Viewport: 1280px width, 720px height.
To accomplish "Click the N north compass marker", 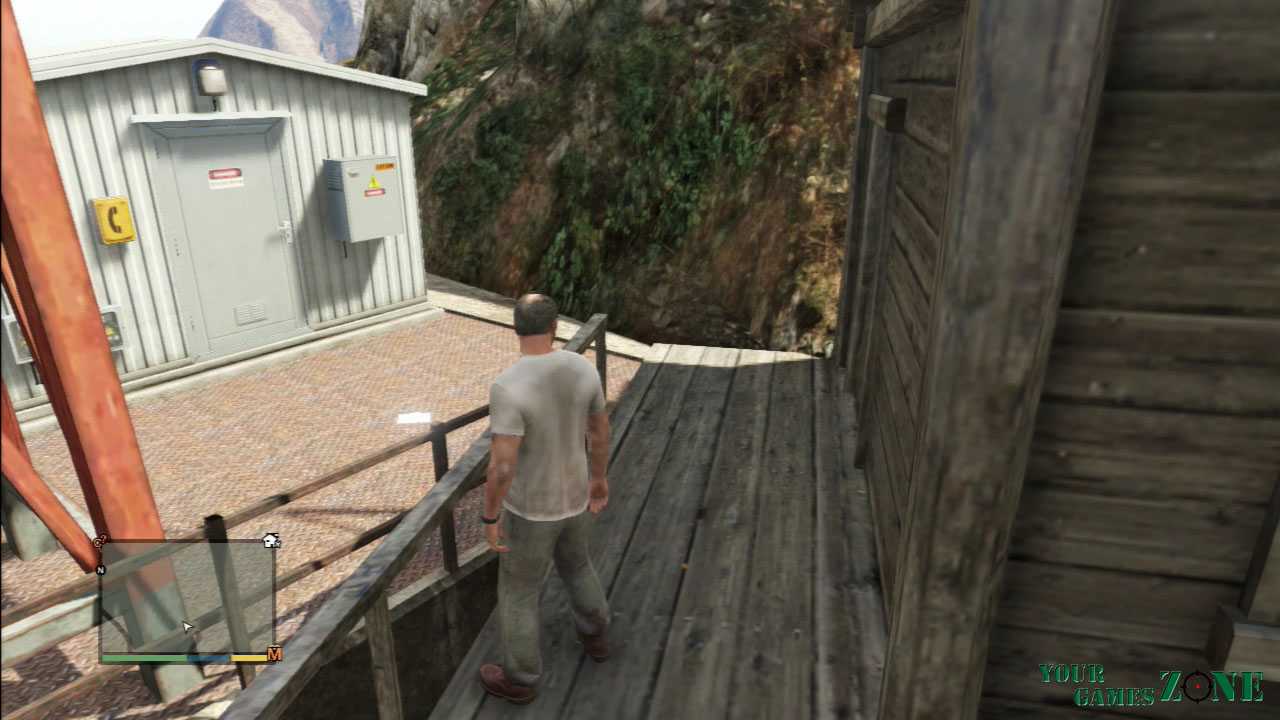I will pyautogui.click(x=100, y=570).
